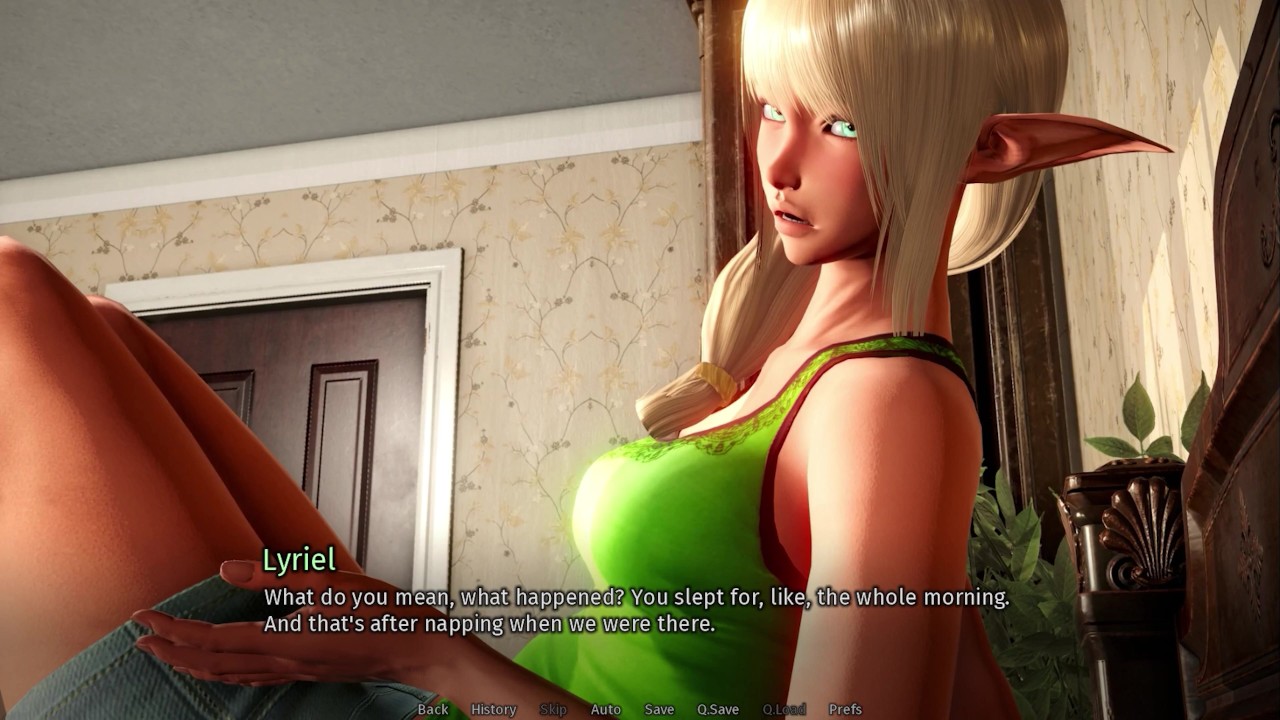Enable Auto-advance dialogue
Image resolution: width=1280 pixels, height=720 pixels.
point(605,709)
